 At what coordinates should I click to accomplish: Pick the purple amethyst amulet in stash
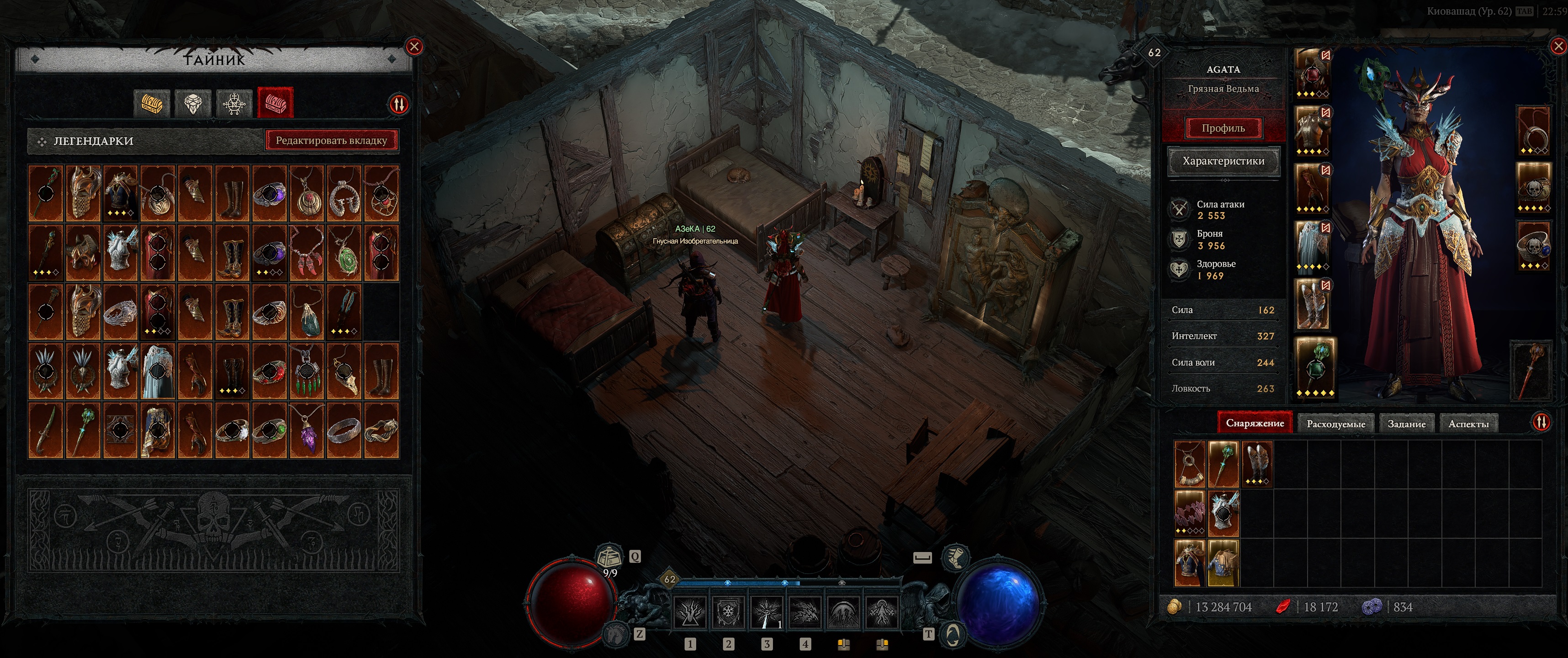point(307,430)
